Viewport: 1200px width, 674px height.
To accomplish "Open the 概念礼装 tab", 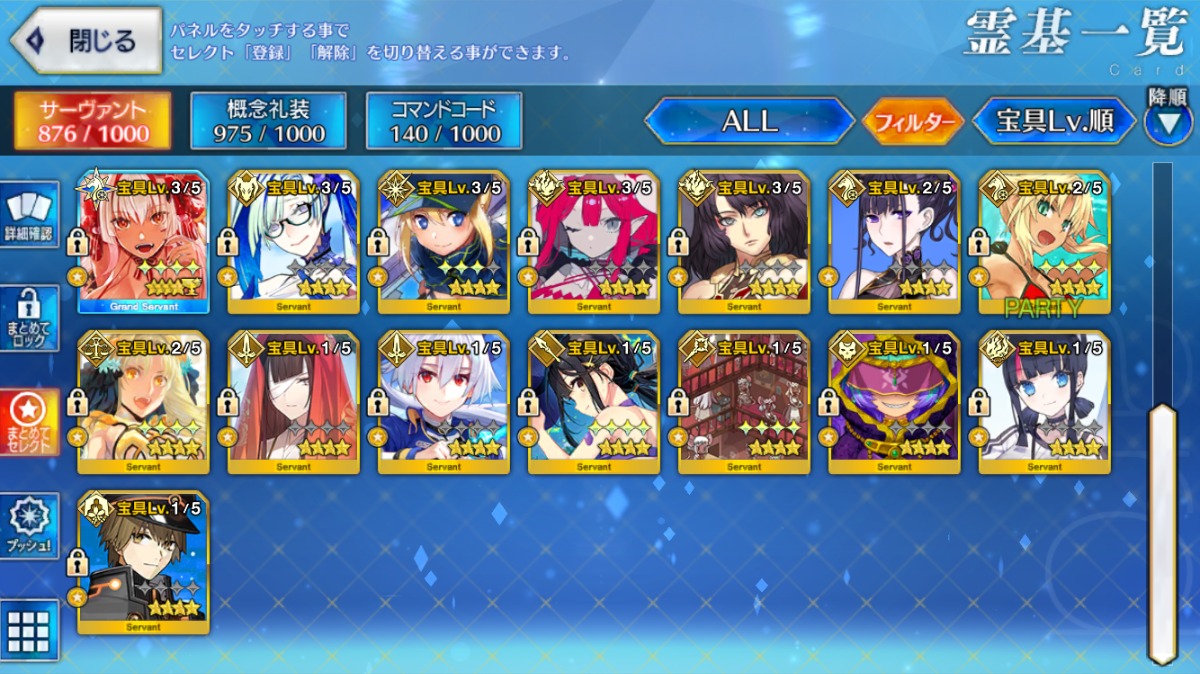I will coord(268,122).
